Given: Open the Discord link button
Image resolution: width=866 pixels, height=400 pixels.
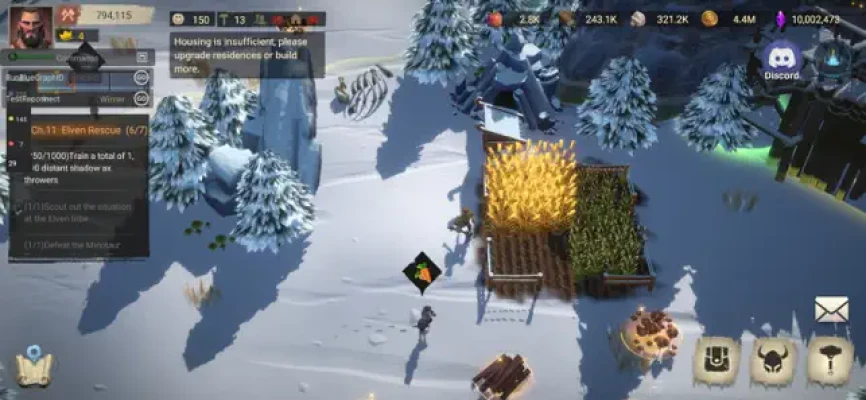Looking at the screenshot, I should (x=782, y=61).
